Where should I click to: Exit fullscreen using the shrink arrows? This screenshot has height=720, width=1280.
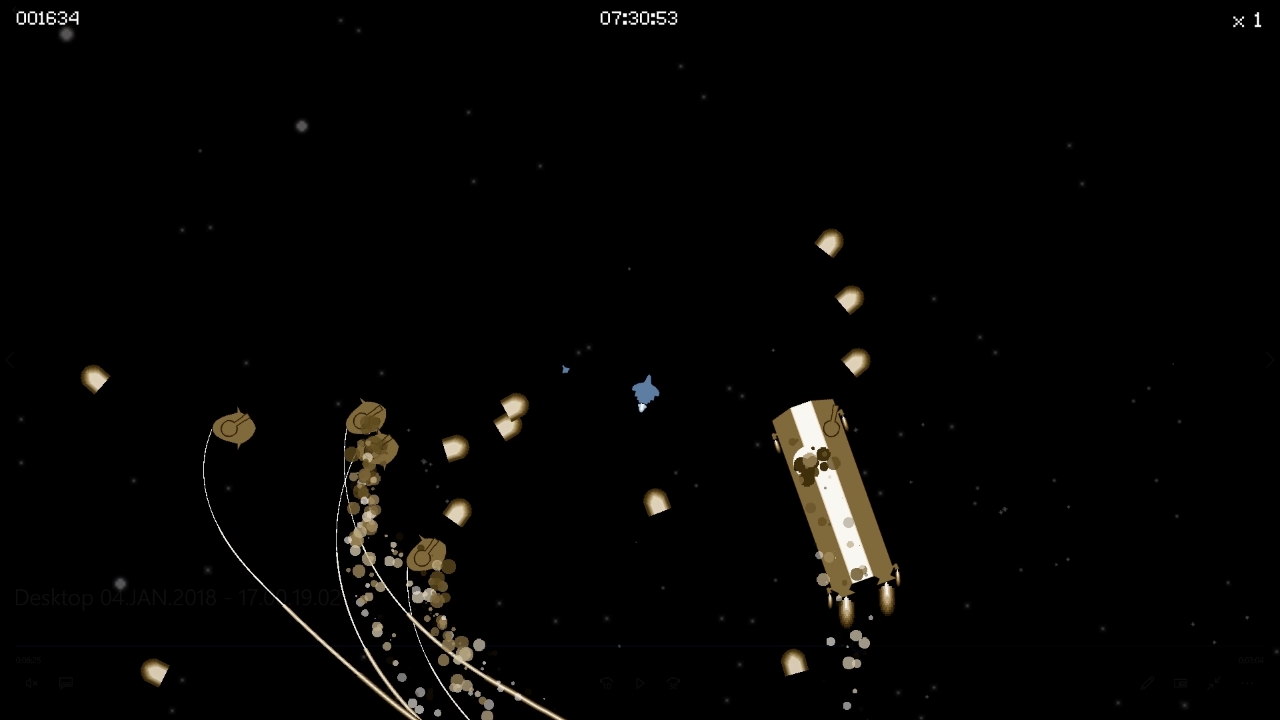1213,683
